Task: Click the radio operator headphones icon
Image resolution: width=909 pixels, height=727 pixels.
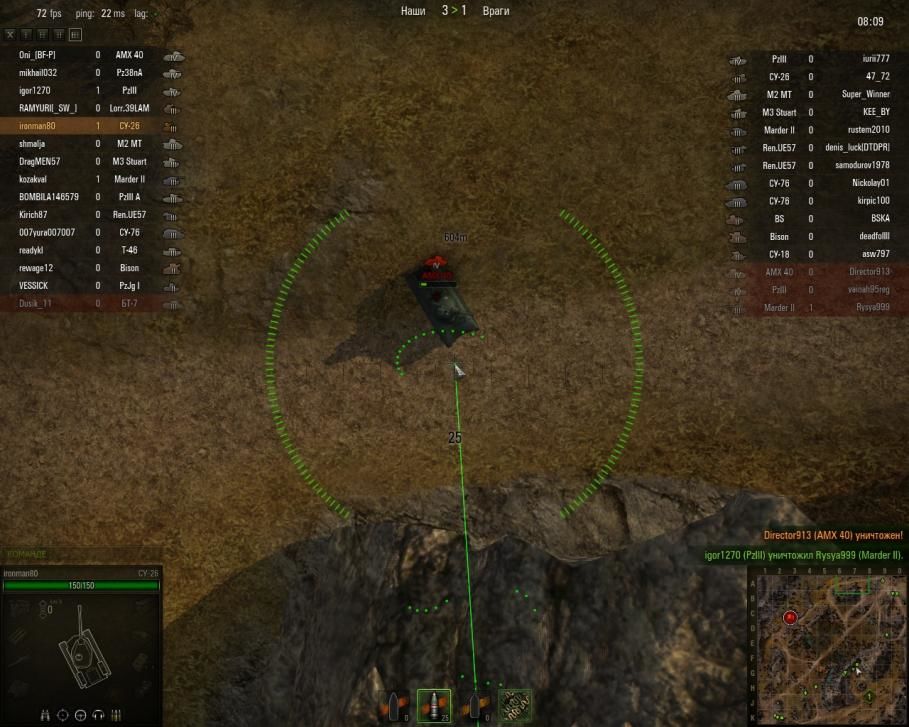Action: click(x=98, y=714)
